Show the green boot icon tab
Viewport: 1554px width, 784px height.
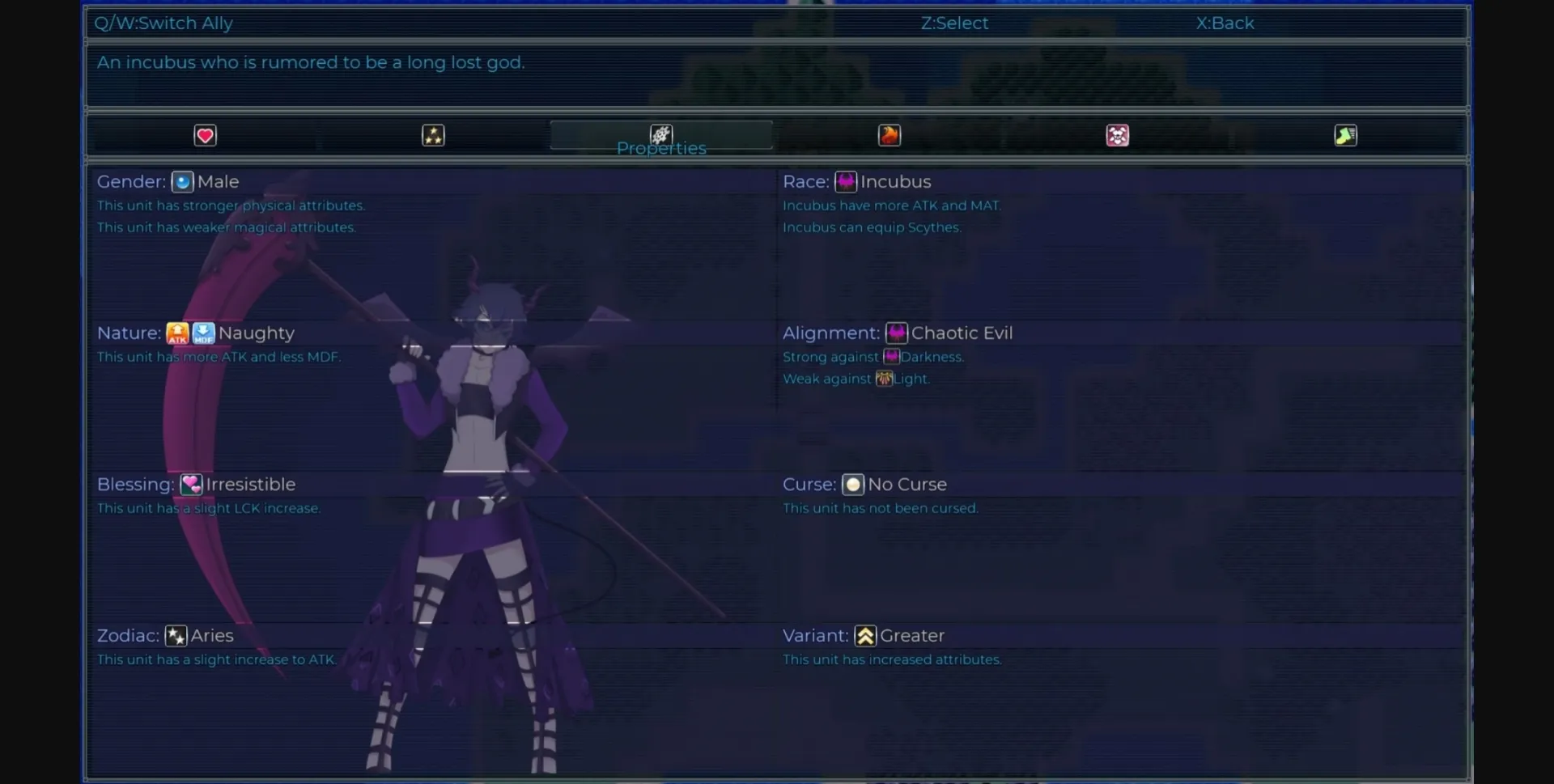[x=1345, y=136]
